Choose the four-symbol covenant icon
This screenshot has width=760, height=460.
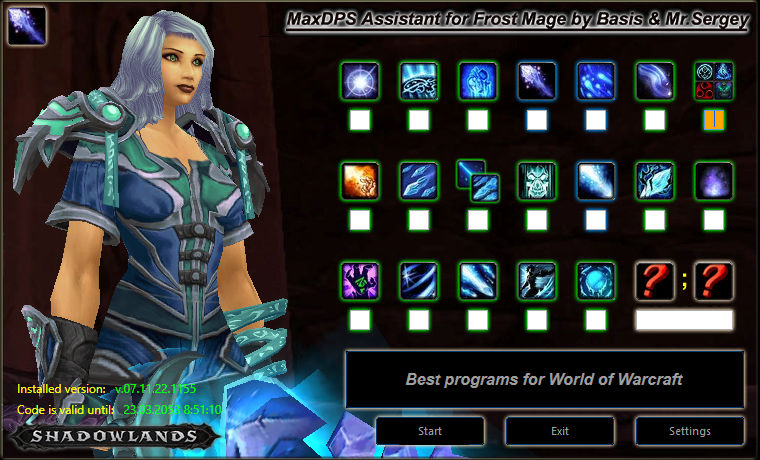click(x=714, y=82)
